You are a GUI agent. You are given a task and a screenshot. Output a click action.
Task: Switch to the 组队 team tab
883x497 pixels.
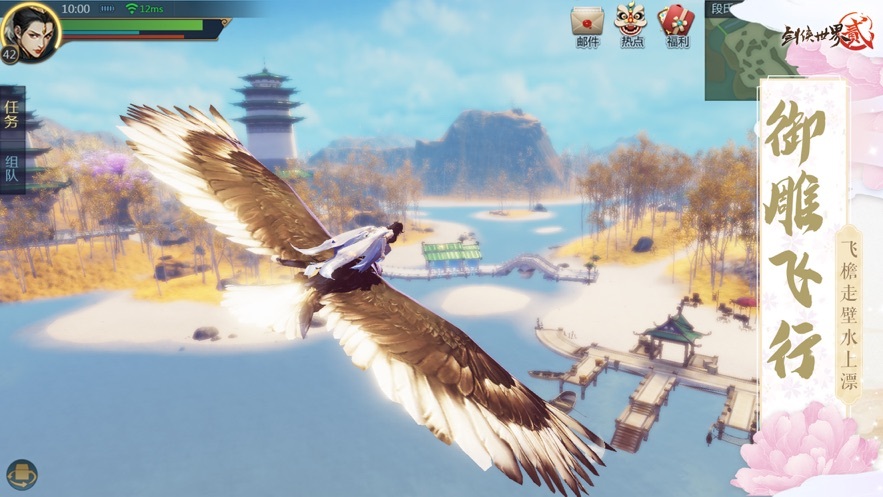12,167
